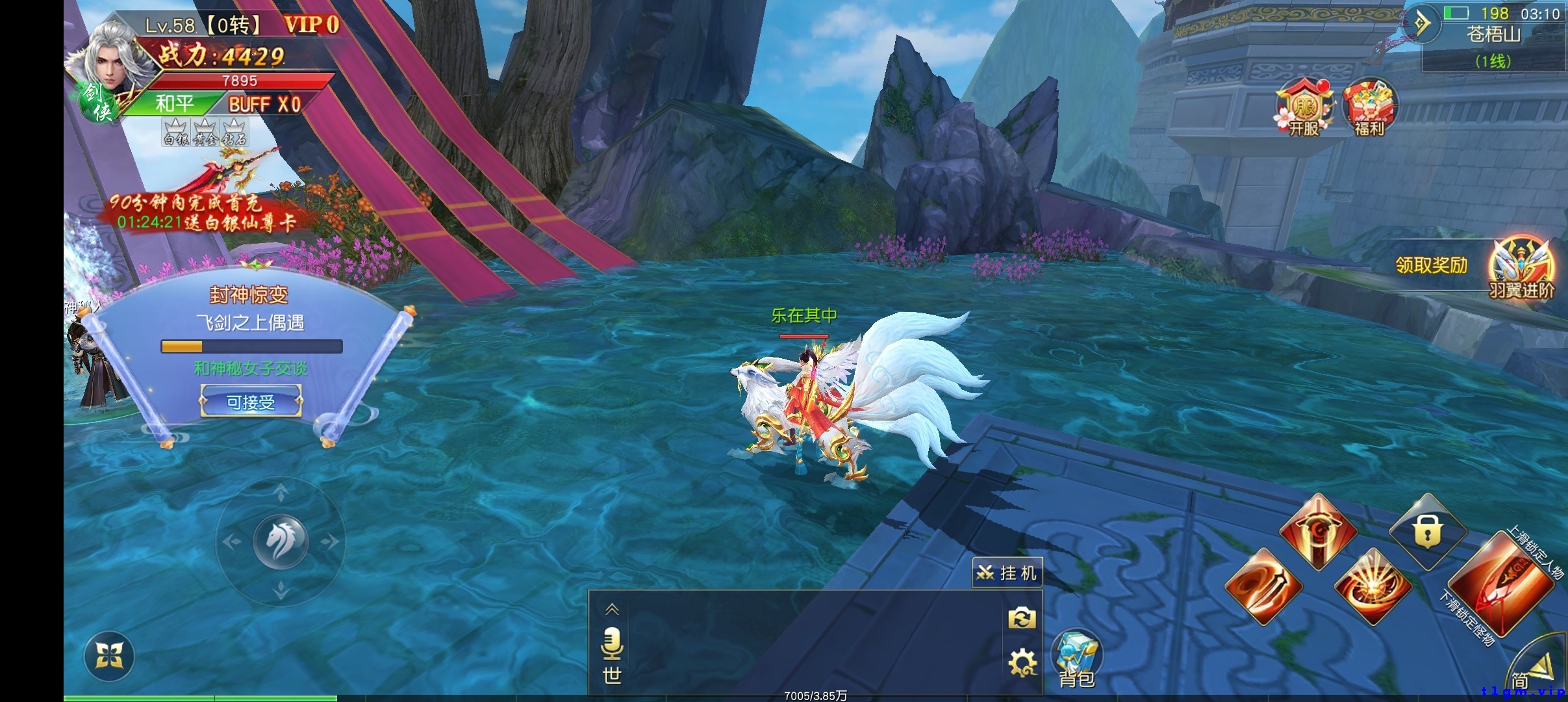Click the camera switch icon
This screenshot has width=1568, height=702.
[1022, 618]
